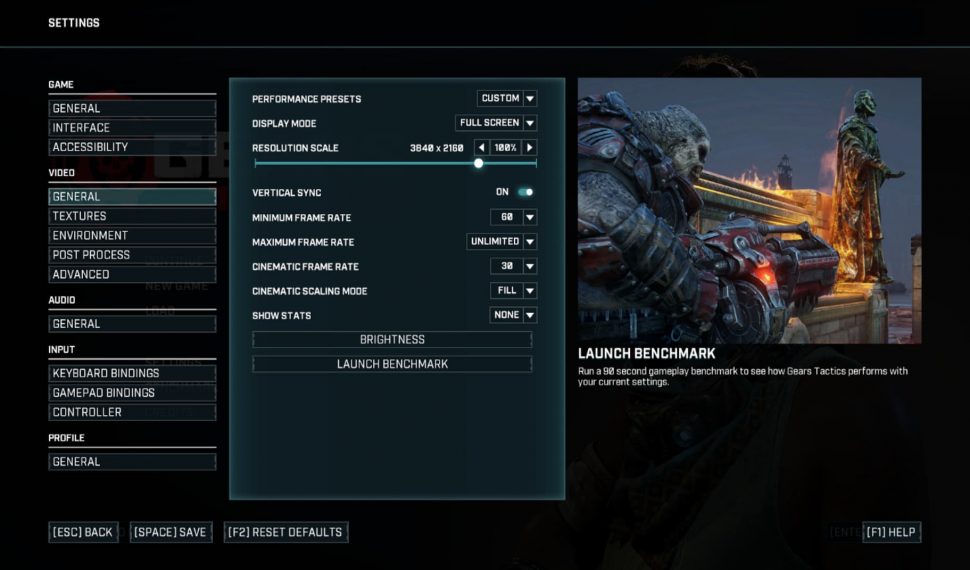This screenshot has height=570, width=970.
Task: Show the Post Process settings
Action: pos(132,255)
